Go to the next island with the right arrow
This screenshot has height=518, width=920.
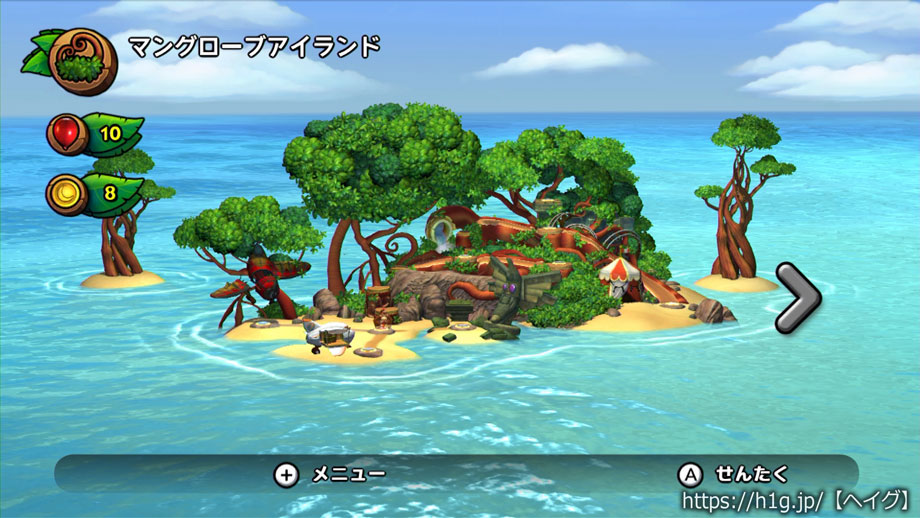(x=797, y=296)
